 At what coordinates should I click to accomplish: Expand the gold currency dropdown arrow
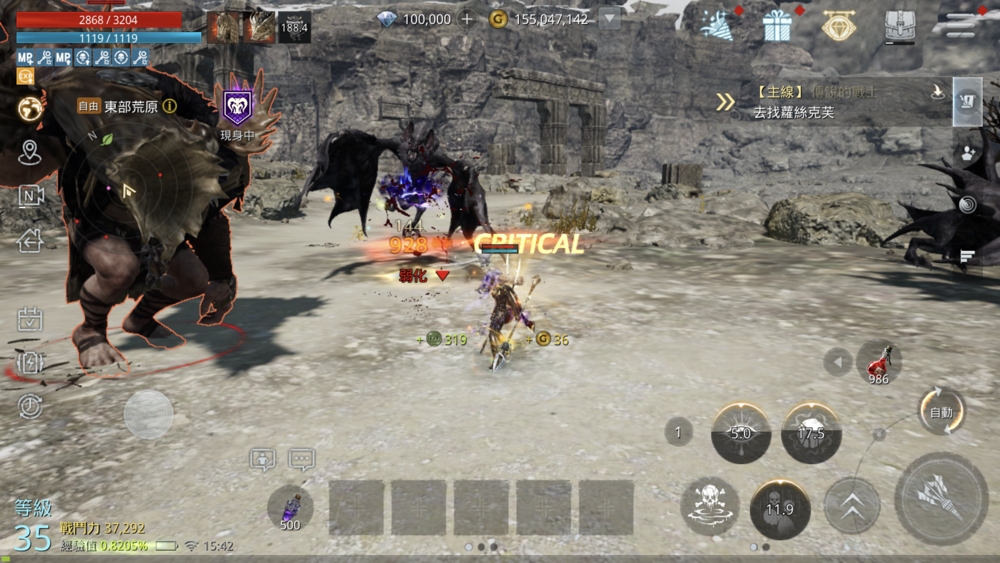610,19
